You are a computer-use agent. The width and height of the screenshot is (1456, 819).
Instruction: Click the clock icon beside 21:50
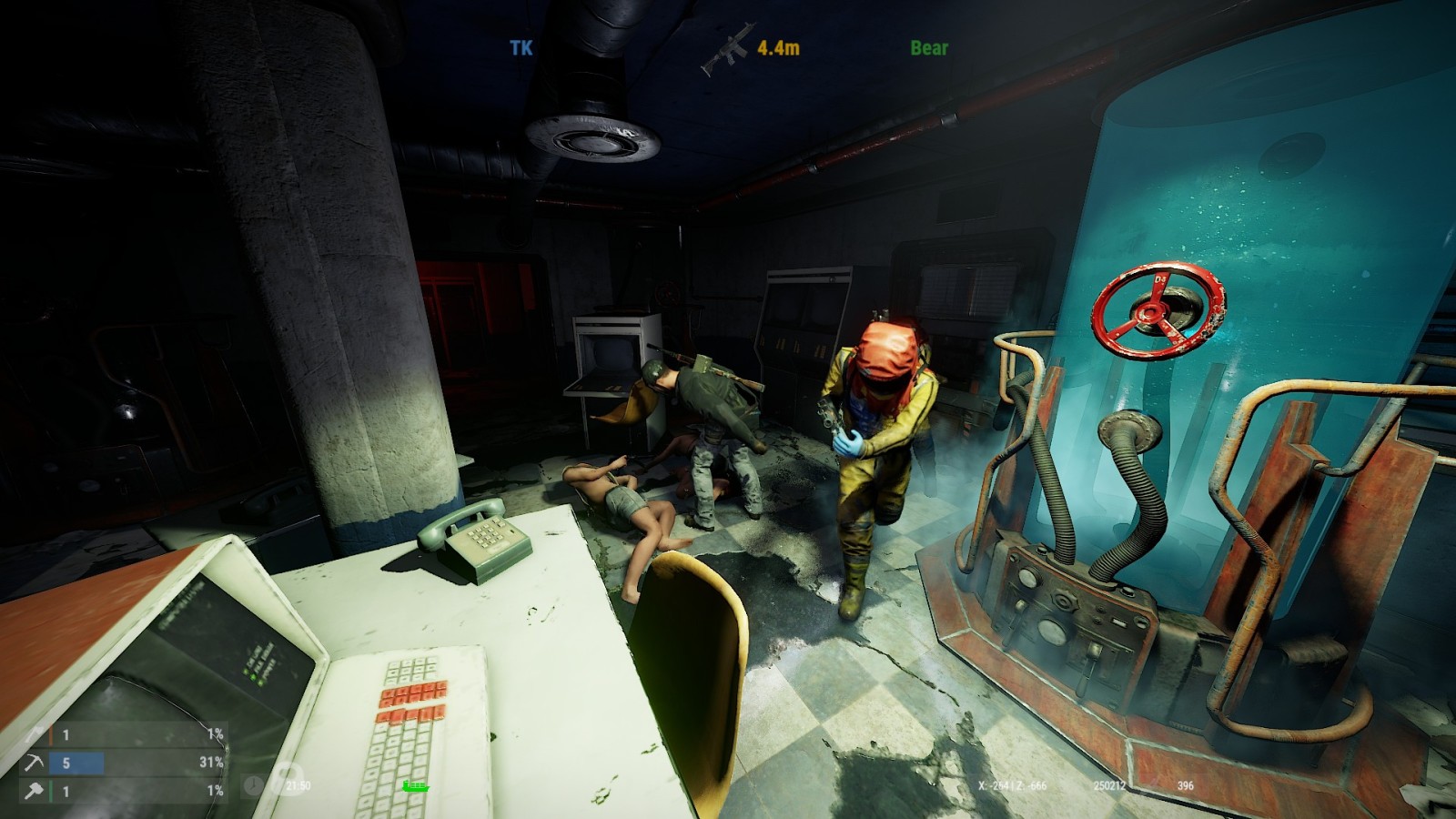pyautogui.click(x=254, y=785)
